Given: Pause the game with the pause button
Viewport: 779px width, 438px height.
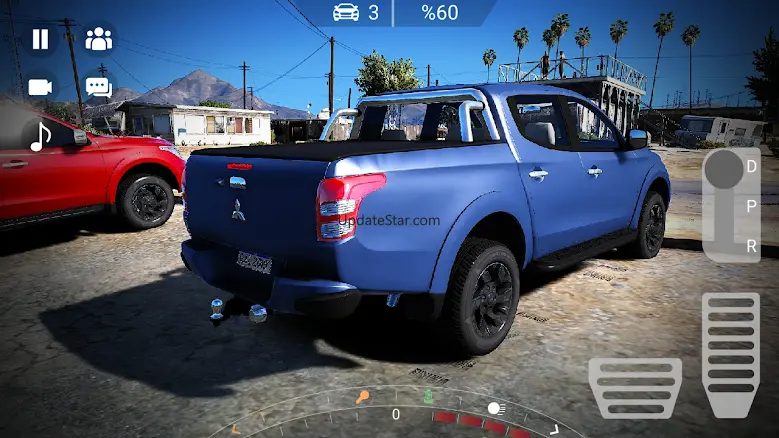Looking at the screenshot, I should click(40, 39).
